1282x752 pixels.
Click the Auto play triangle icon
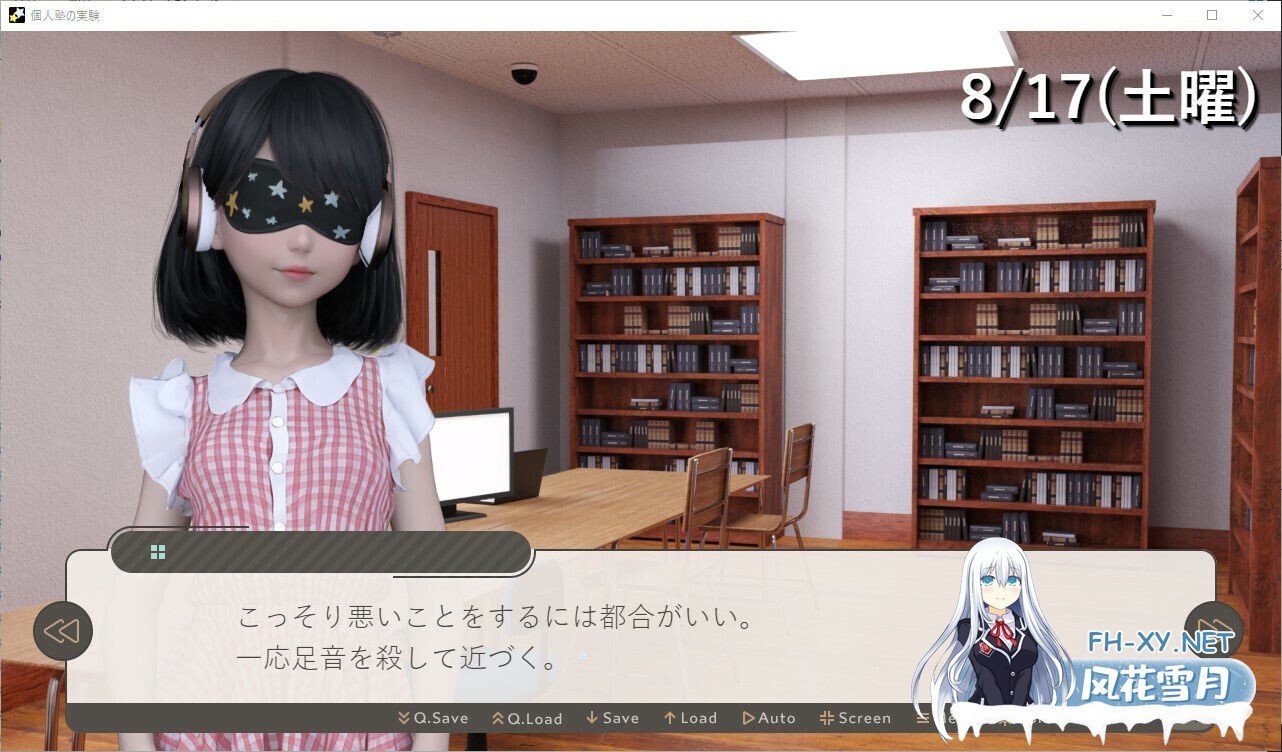(748, 718)
